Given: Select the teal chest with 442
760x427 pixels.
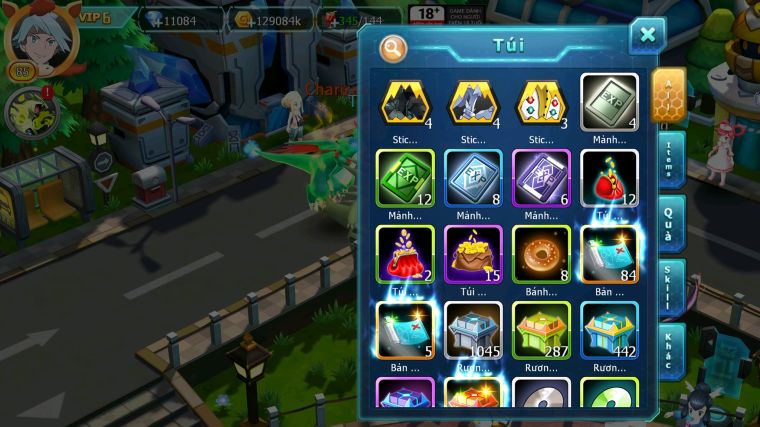Looking at the screenshot, I should pyautogui.click(x=609, y=330).
